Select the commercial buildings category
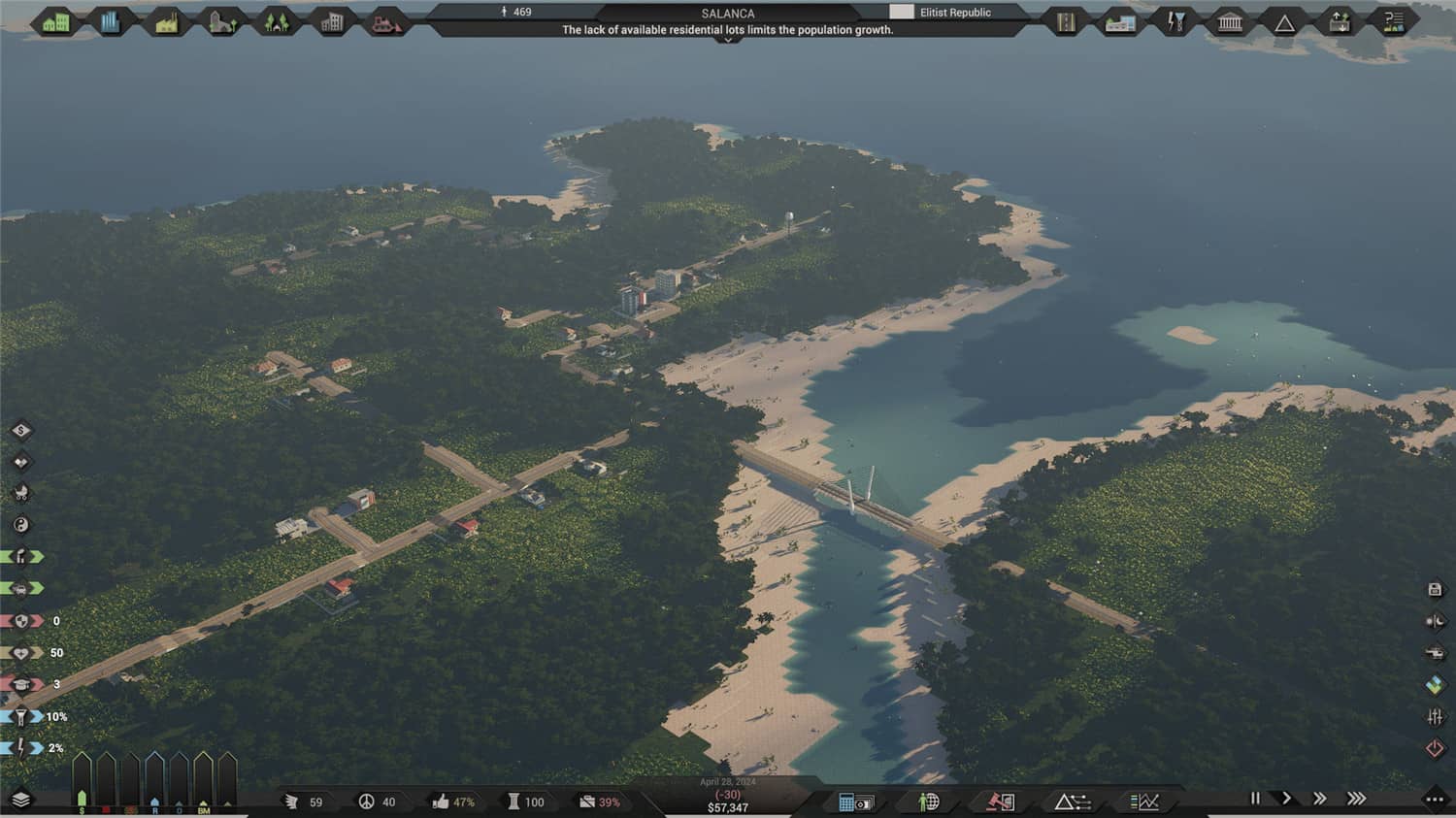1456x818 pixels. pyautogui.click(x=110, y=19)
